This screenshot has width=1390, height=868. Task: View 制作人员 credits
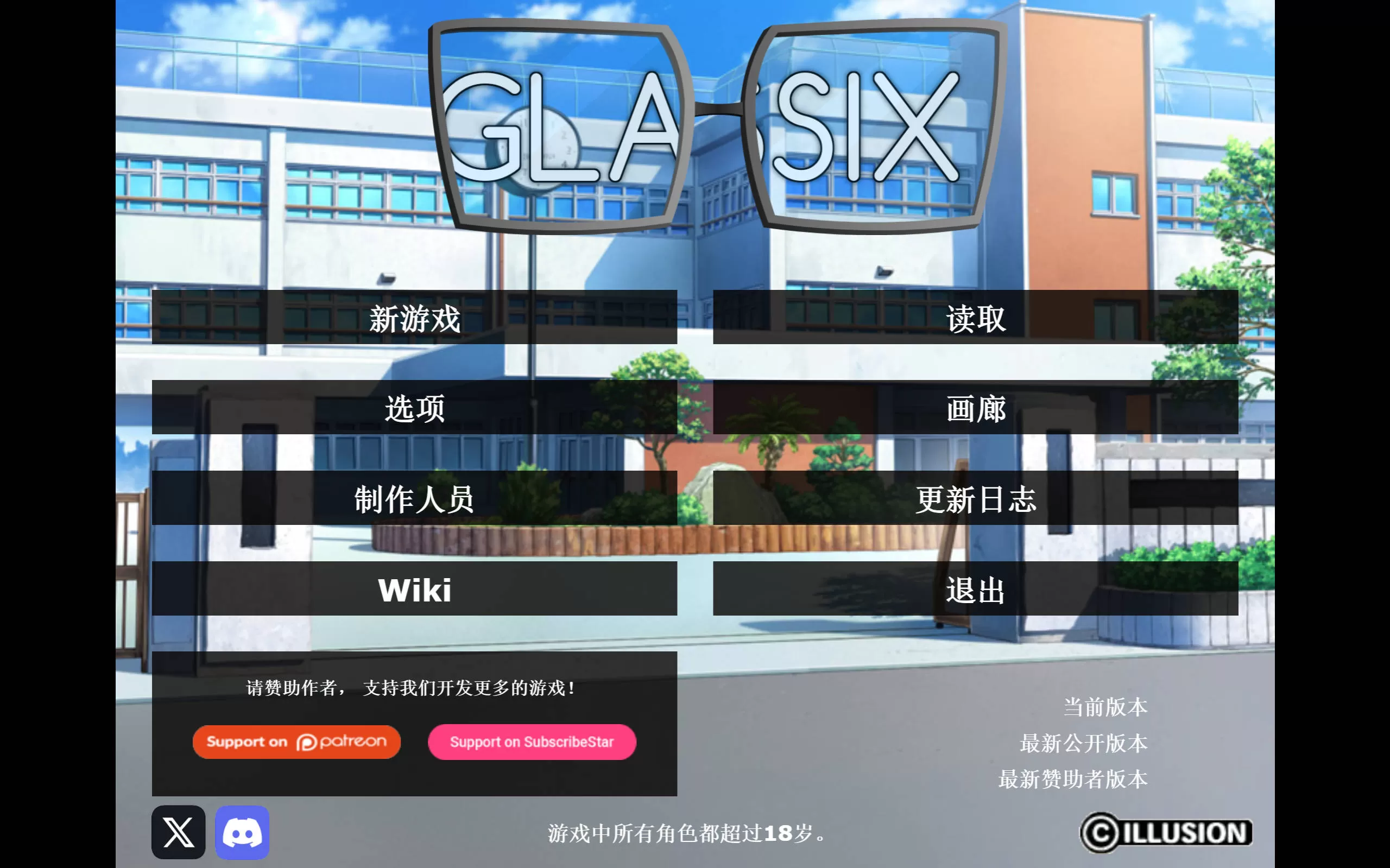[414, 500]
